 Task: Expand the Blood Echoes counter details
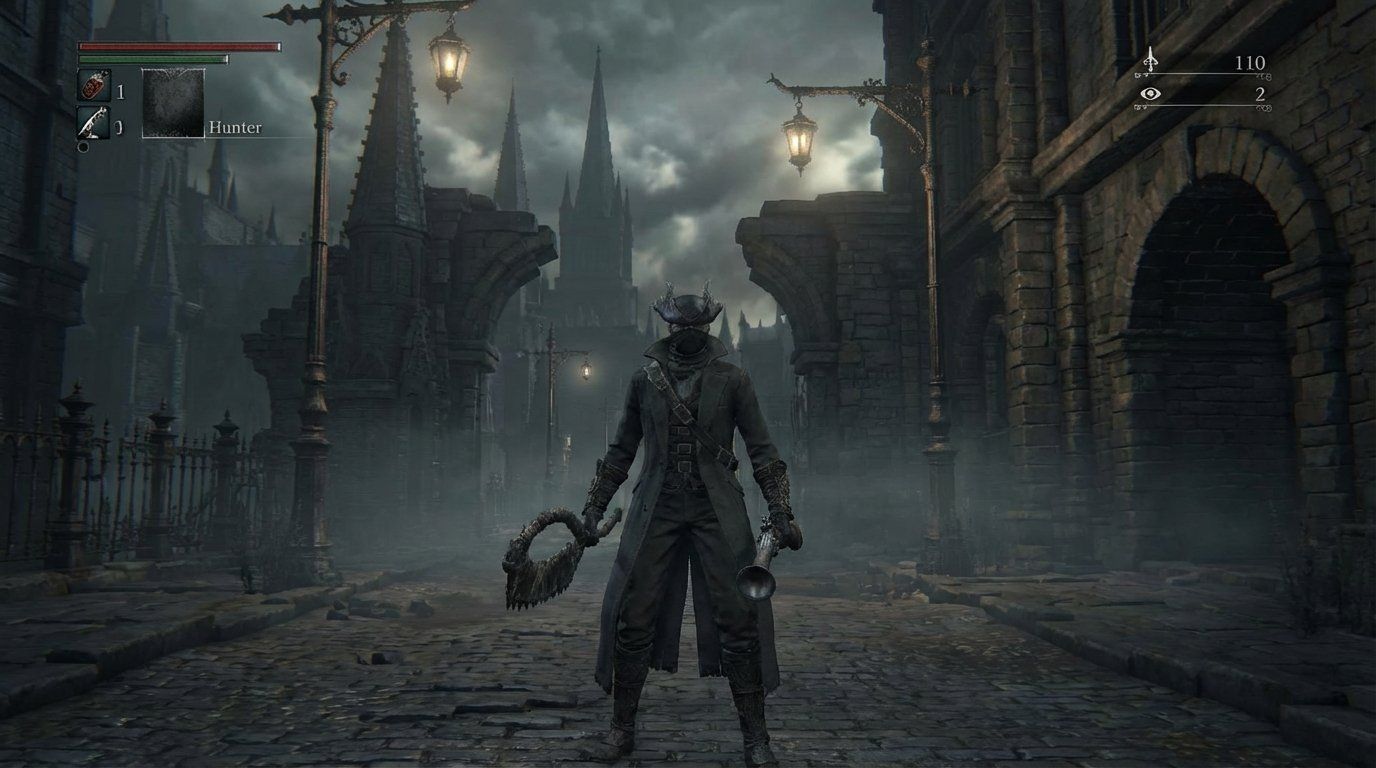coord(1250,63)
